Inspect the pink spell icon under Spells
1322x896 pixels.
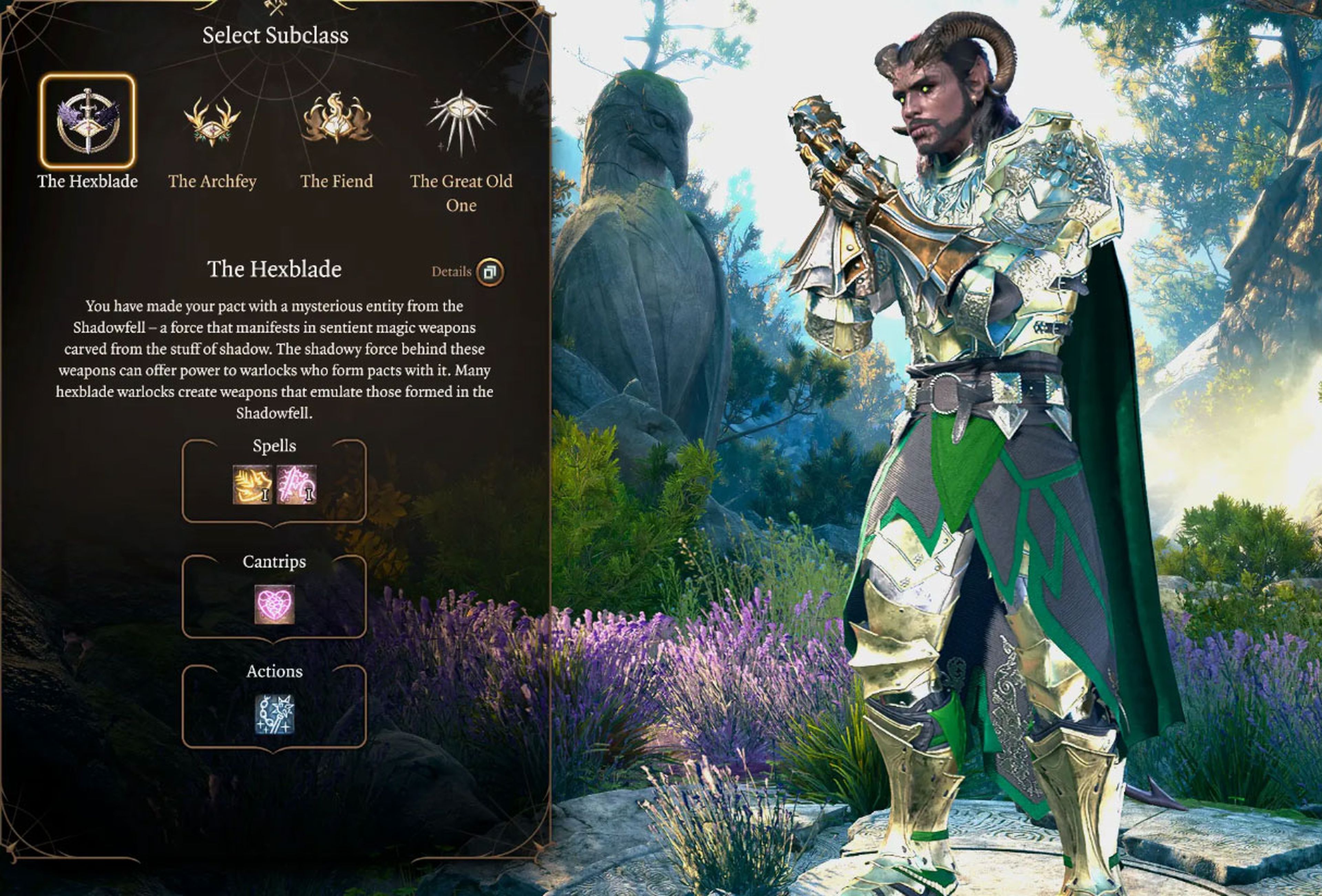click(x=296, y=484)
